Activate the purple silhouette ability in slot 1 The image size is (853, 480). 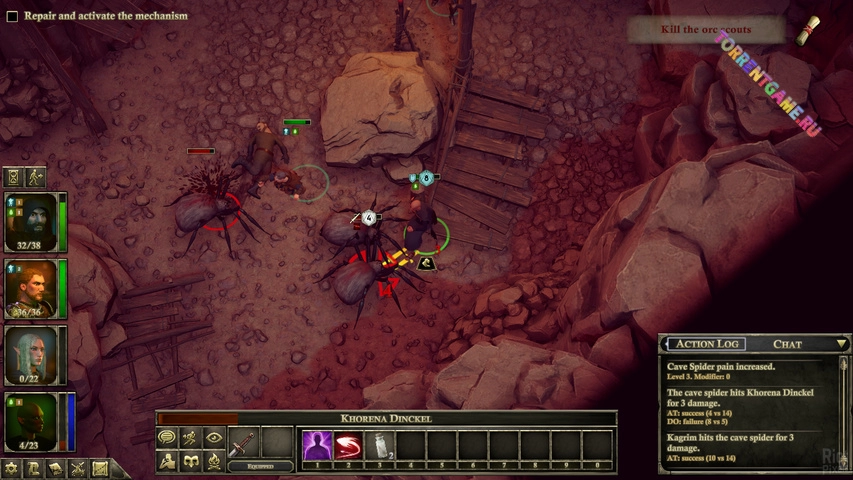point(317,444)
